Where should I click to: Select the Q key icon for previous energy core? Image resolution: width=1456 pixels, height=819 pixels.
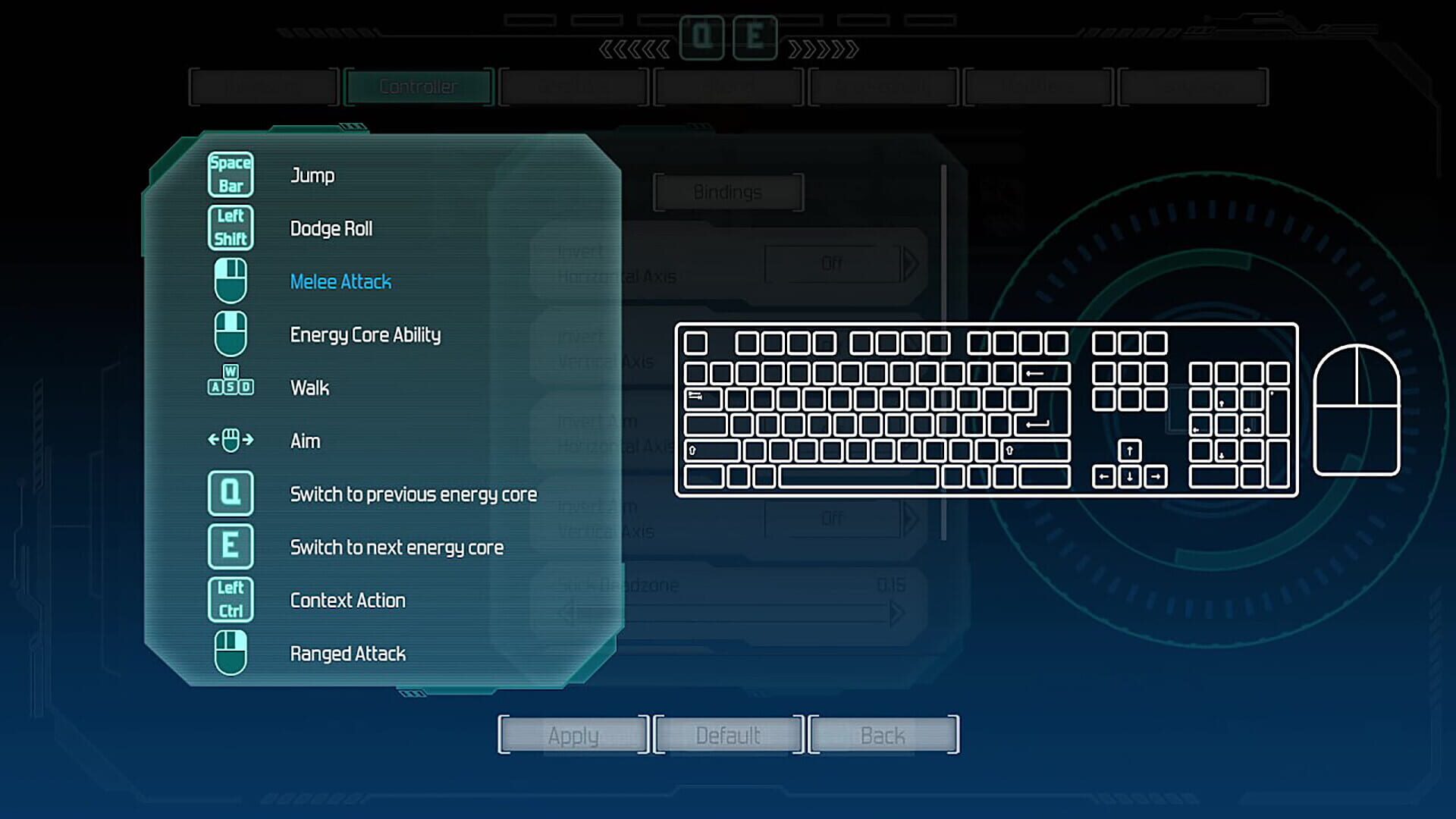(231, 494)
